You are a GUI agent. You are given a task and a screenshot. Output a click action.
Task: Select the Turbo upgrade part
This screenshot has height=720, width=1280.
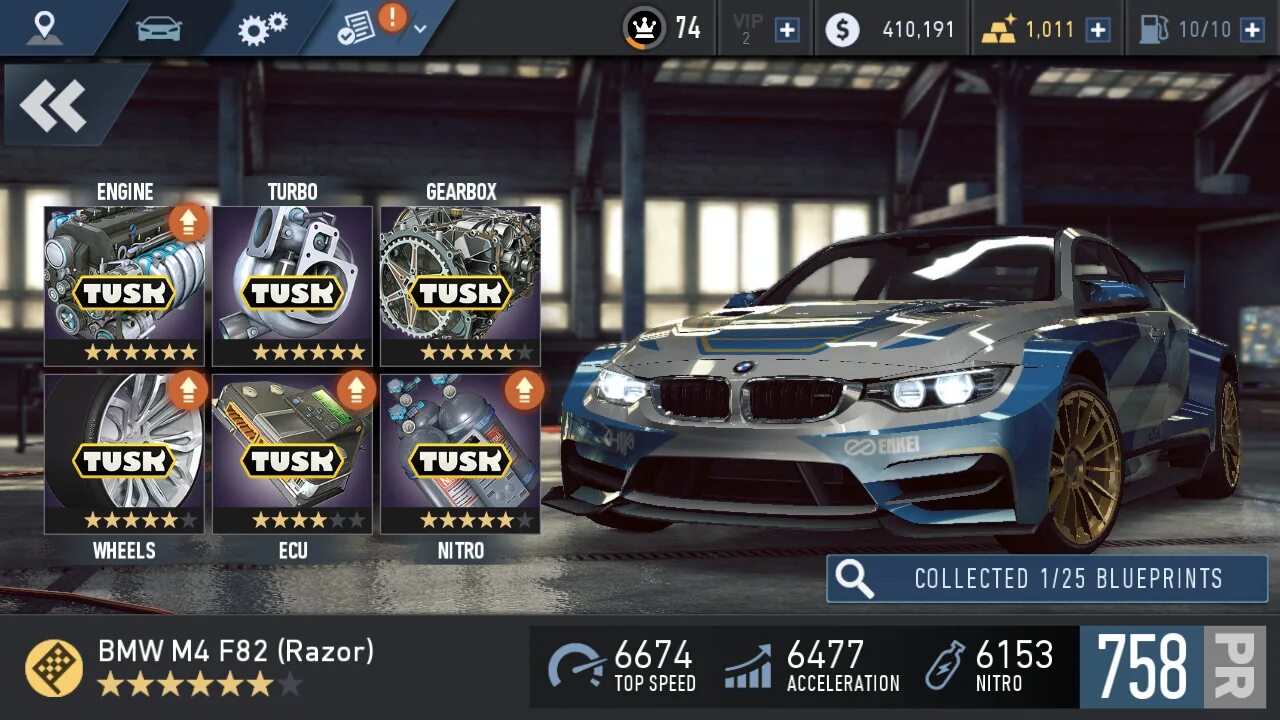click(292, 286)
